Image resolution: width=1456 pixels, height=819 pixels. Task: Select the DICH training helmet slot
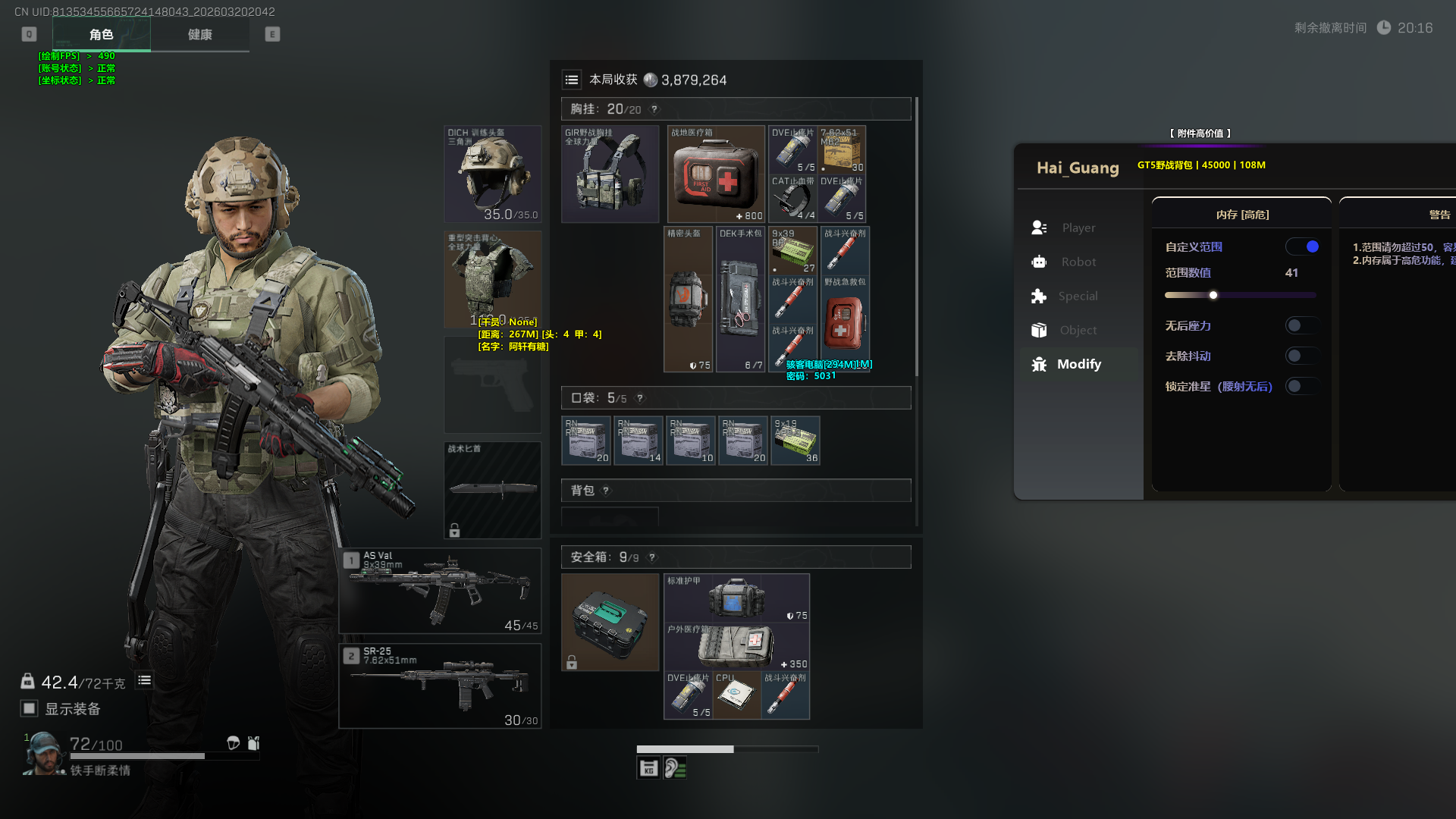492,174
